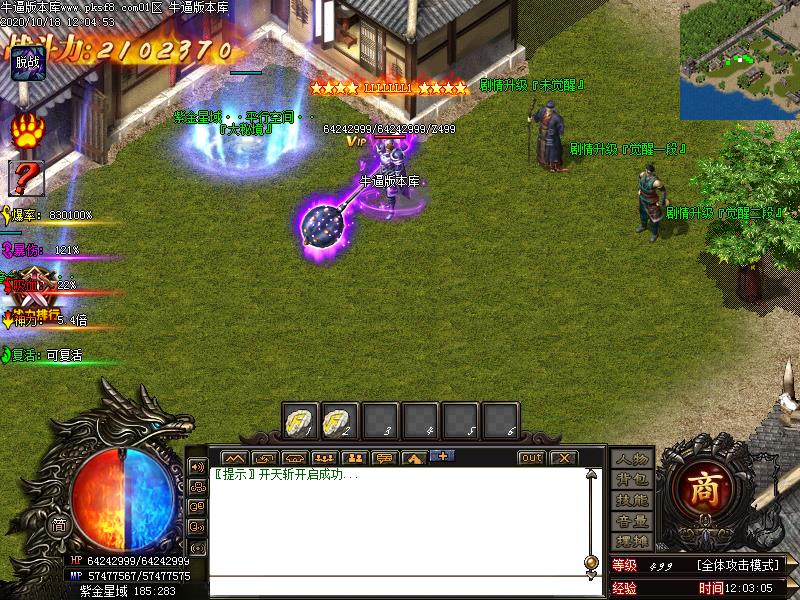This screenshot has width=800, height=600.
Task: Use the item in hotbar slot 2
Action: 340,421
